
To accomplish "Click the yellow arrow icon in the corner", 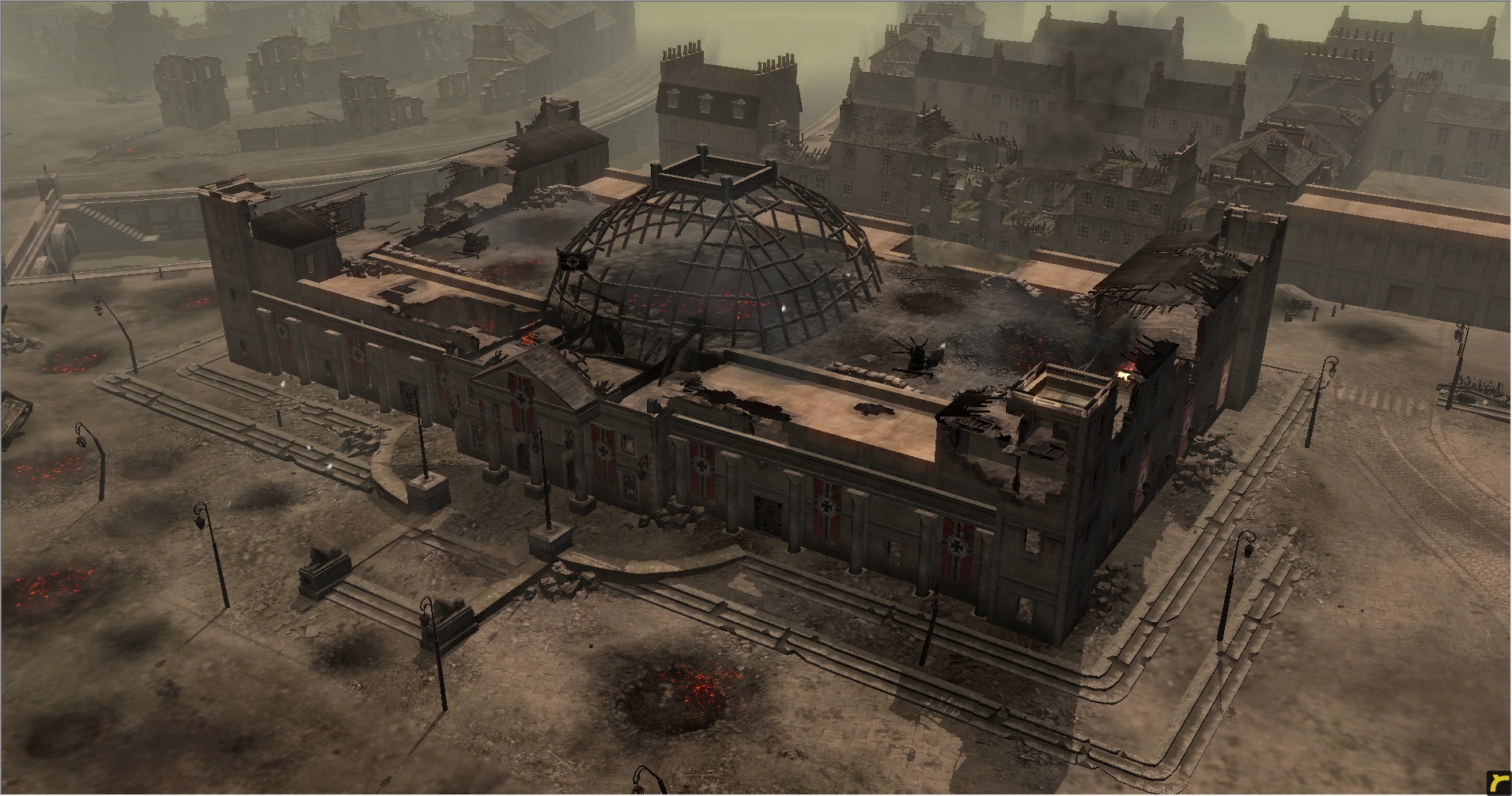I will tap(1498, 783).
